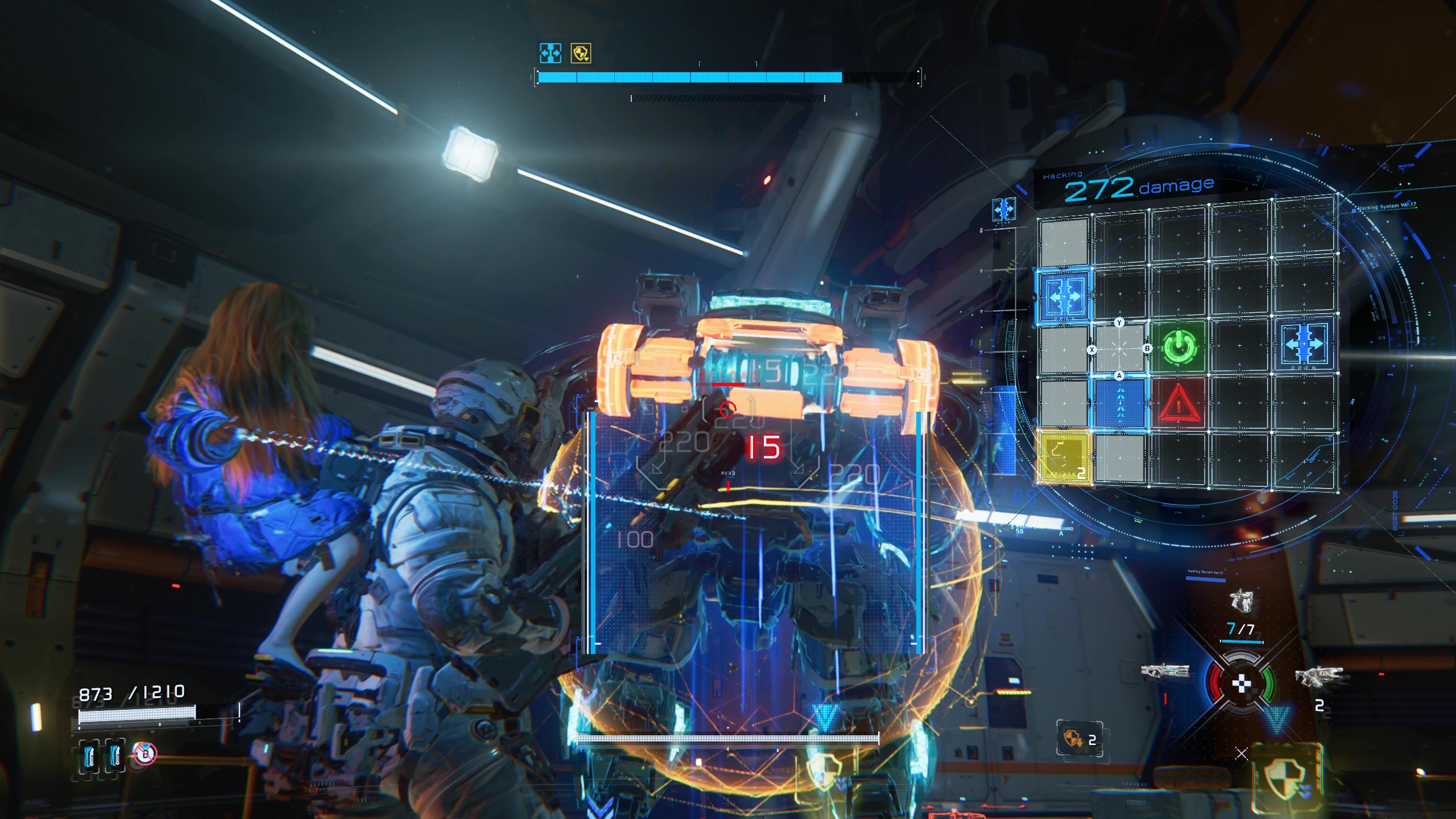The width and height of the screenshot is (1456, 819).
Task: Click the blue arrows indicator at top center
Action: (x=550, y=52)
